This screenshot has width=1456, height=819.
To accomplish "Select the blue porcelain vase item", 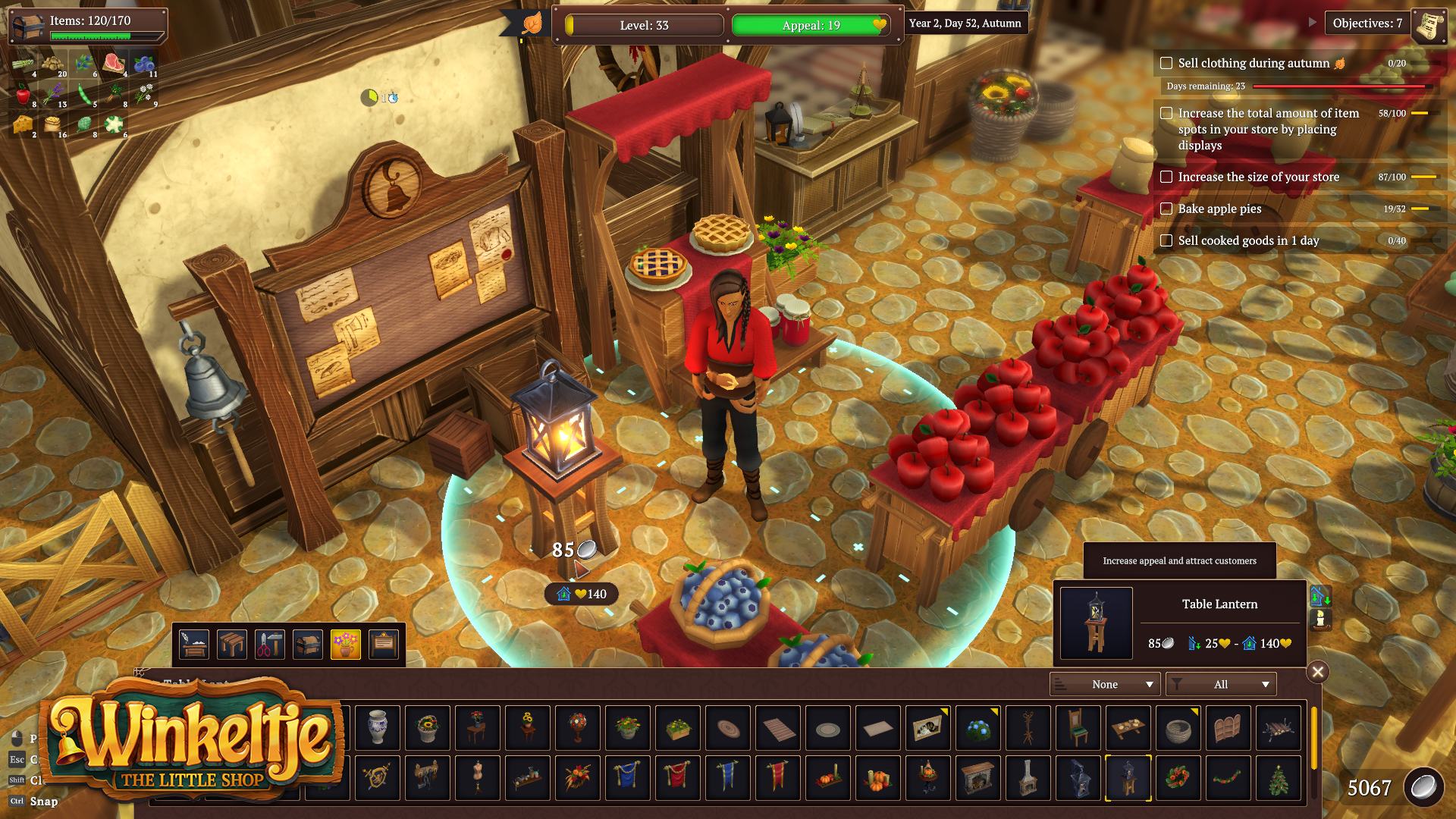I will tap(378, 728).
